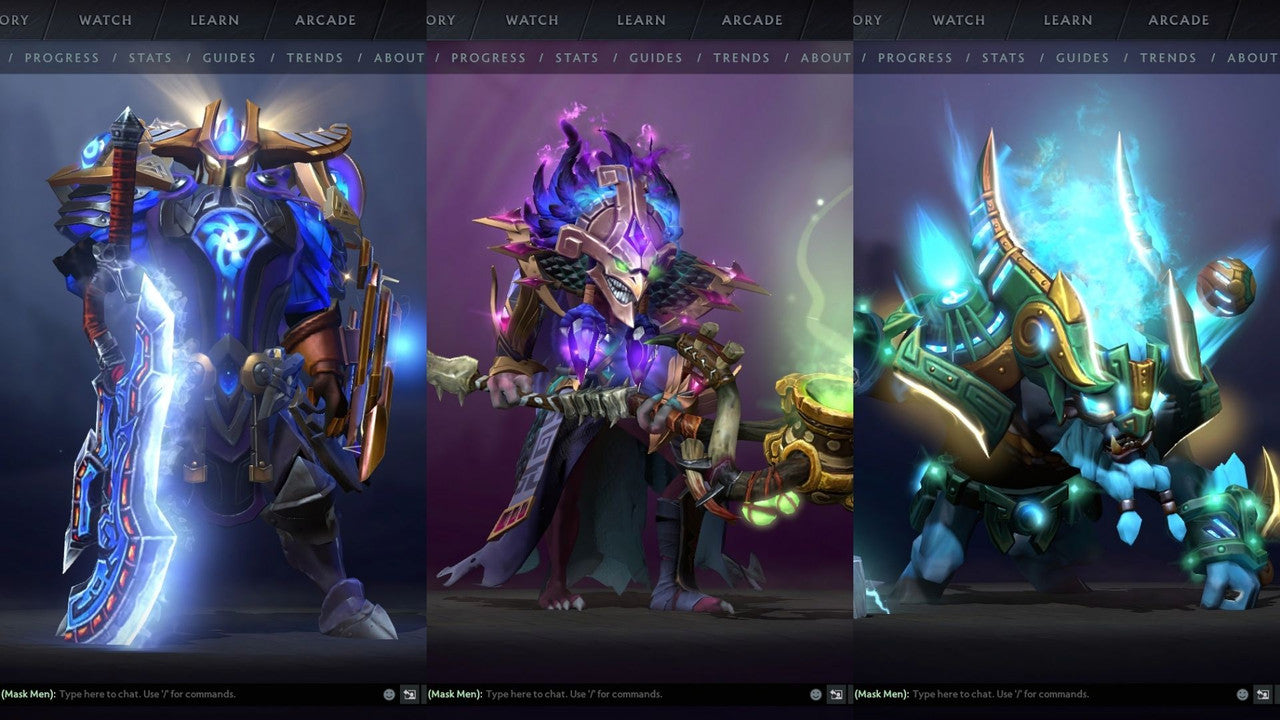The height and width of the screenshot is (720, 1280).
Task: Open the ARCADE menu on the right panel
Action: coord(1177,19)
